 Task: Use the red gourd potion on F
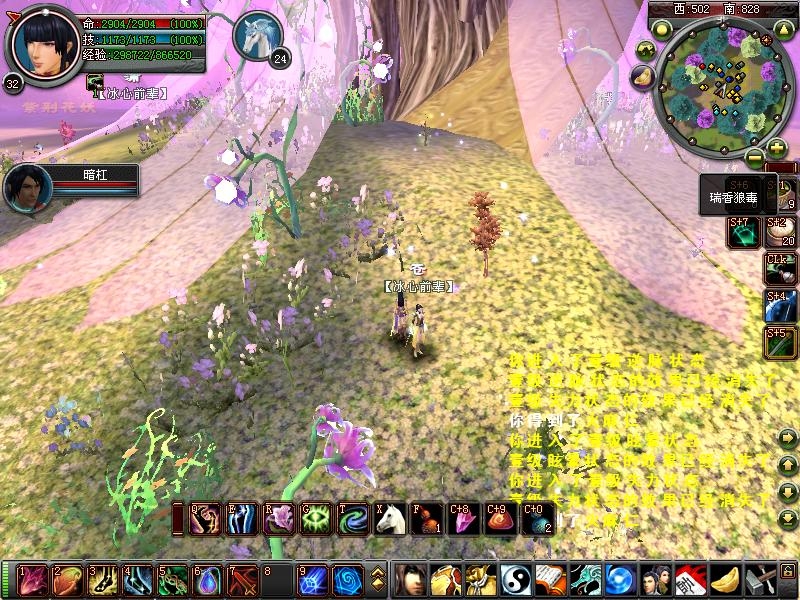pos(426,518)
